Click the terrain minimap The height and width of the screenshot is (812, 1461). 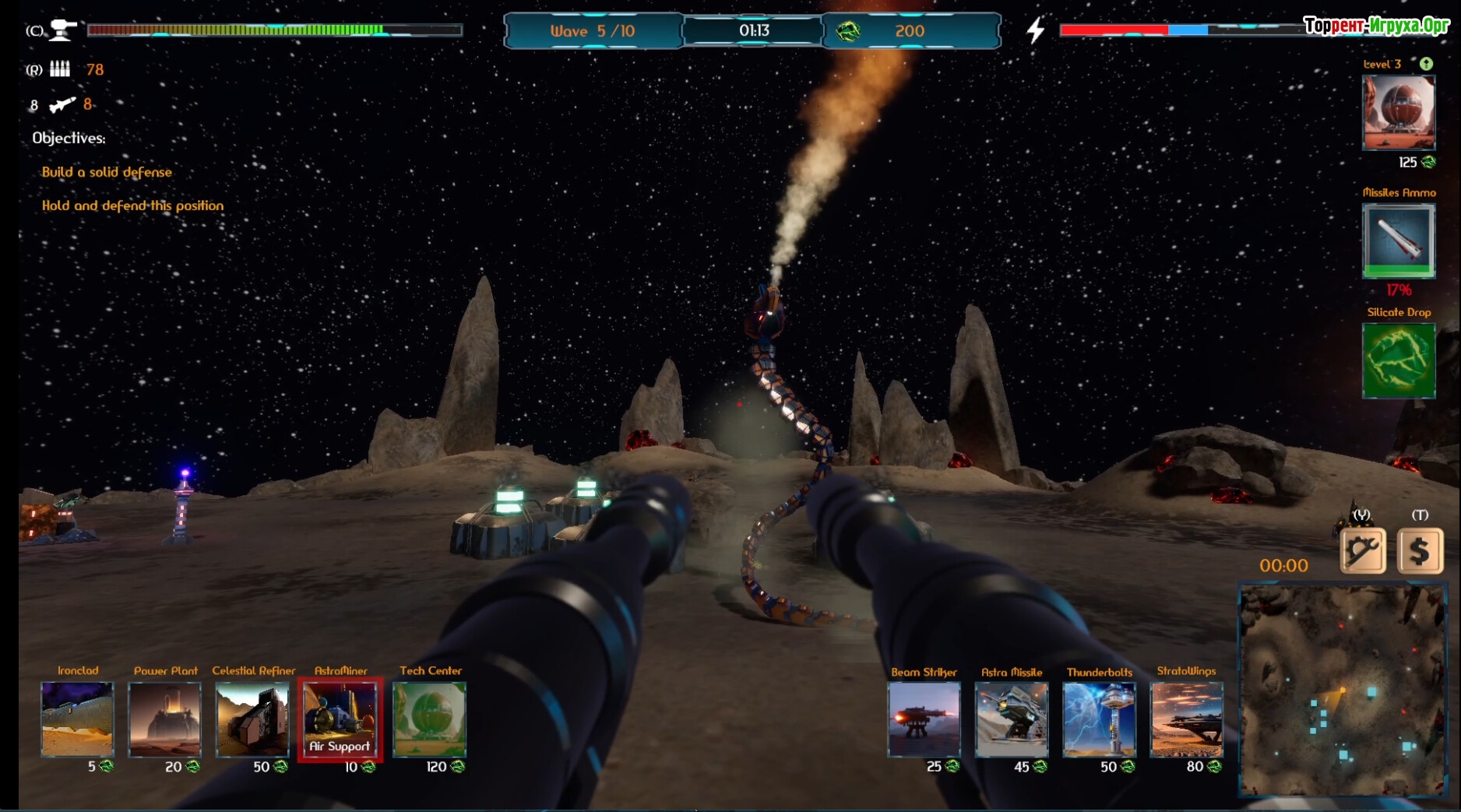tap(1343, 691)
